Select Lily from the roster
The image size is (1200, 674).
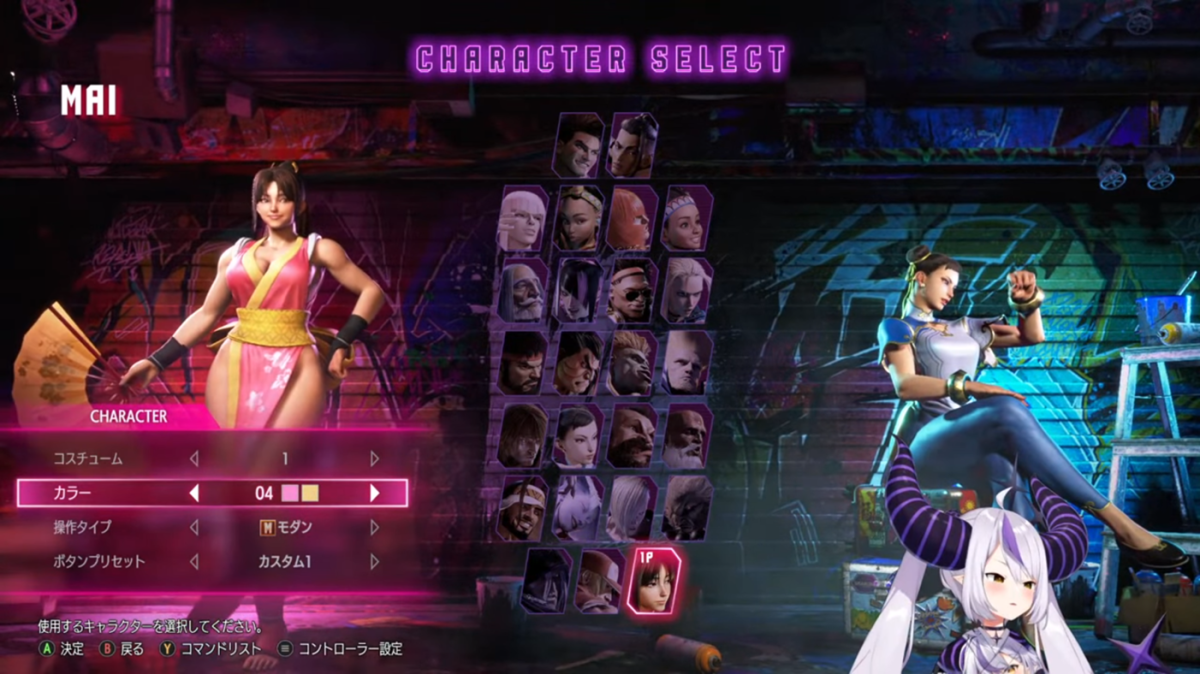click(687, 219)
